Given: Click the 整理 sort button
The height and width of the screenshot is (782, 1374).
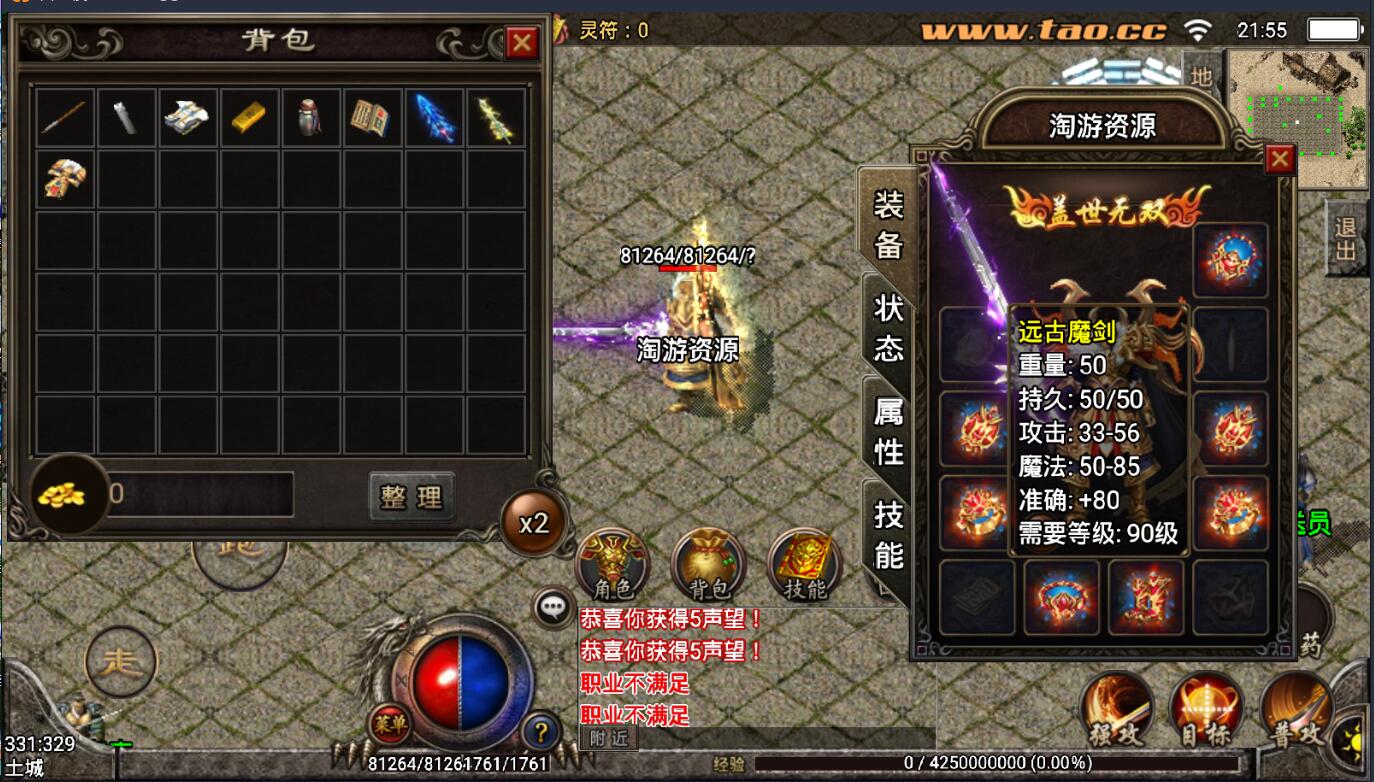Looking at the screenshot, I should [411, 496].
